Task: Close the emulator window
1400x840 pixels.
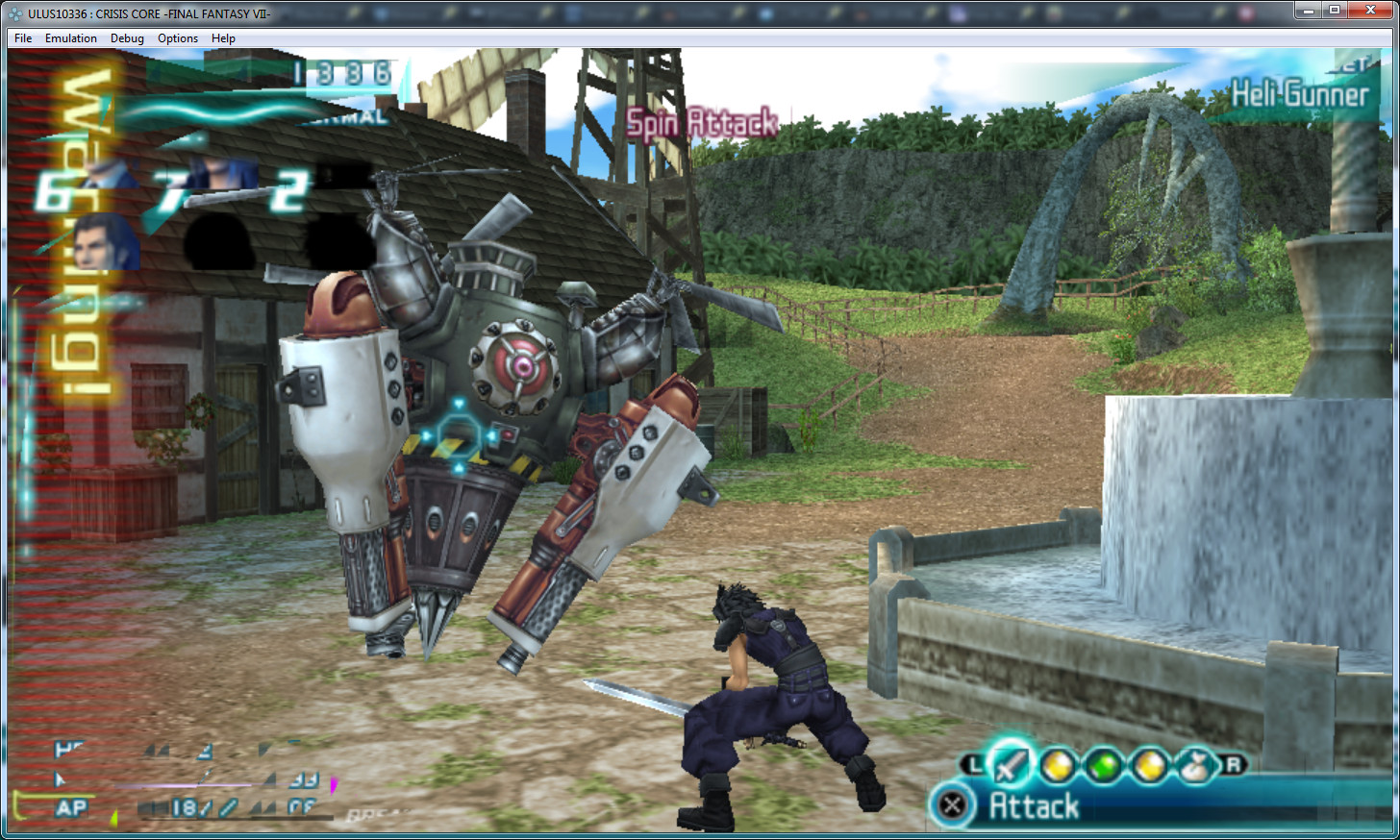Action: tap(1371, 11)
